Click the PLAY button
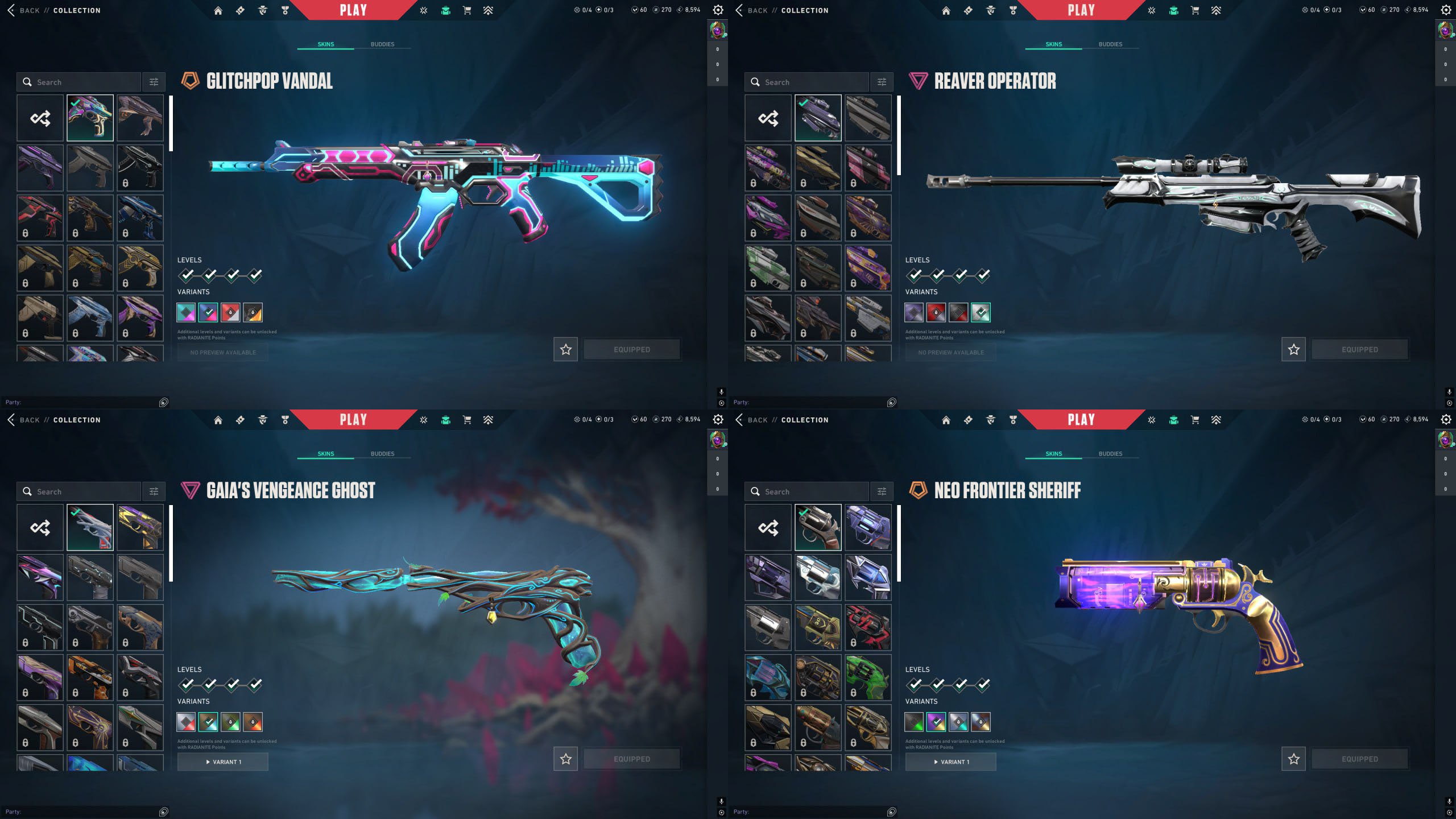1456x819 pixels. pyautogui.click(x=353, y=9)
